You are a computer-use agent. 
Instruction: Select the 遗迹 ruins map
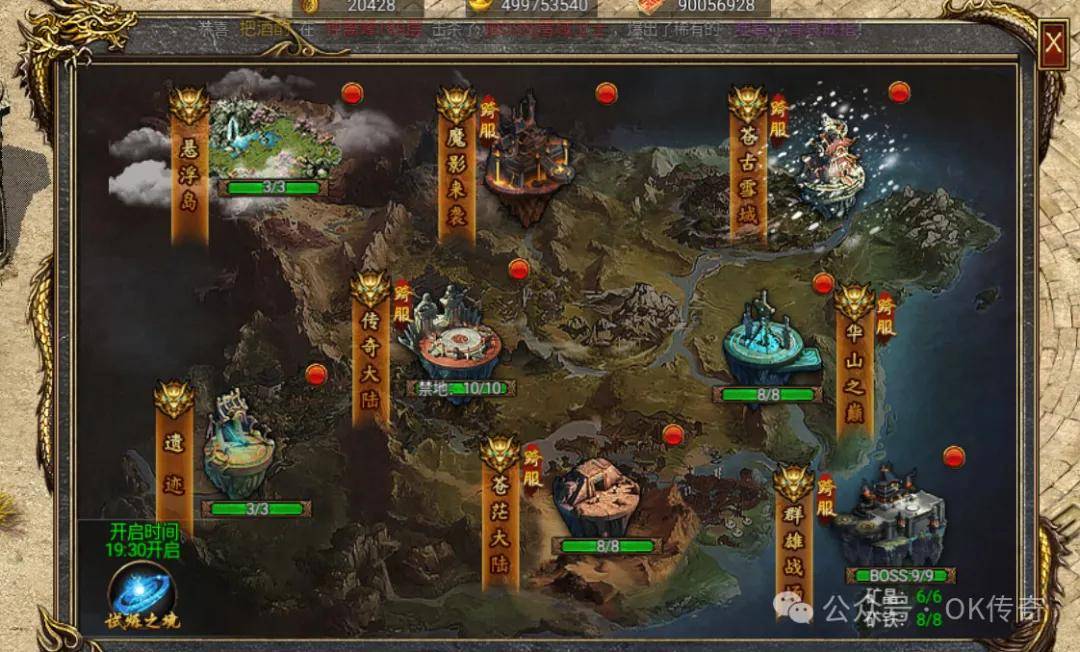(240, 450)
